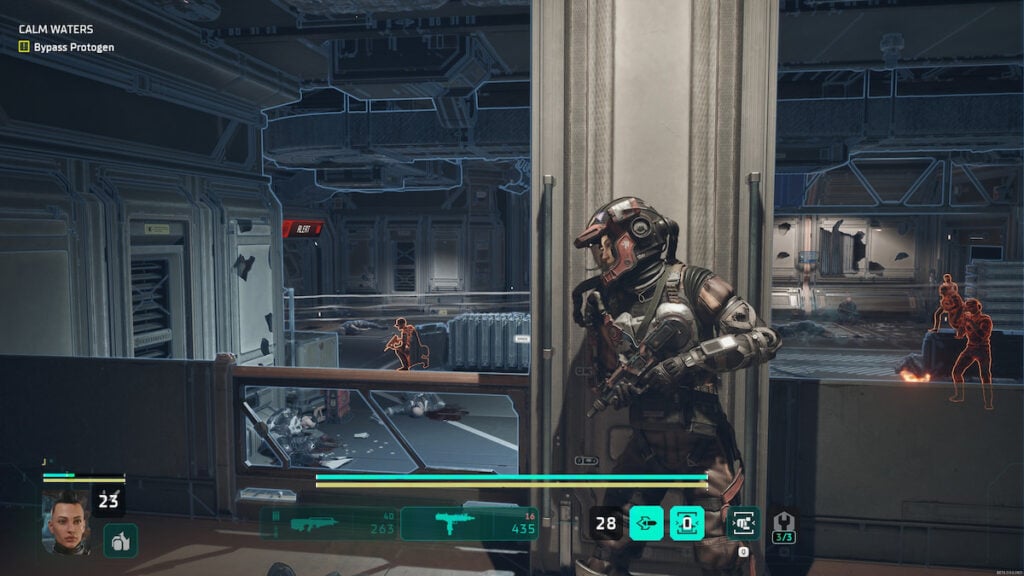This screenshot has height=576, width=1024.
Task: Switch to the submachine gun slot
Action: click(x=469, y=523)
